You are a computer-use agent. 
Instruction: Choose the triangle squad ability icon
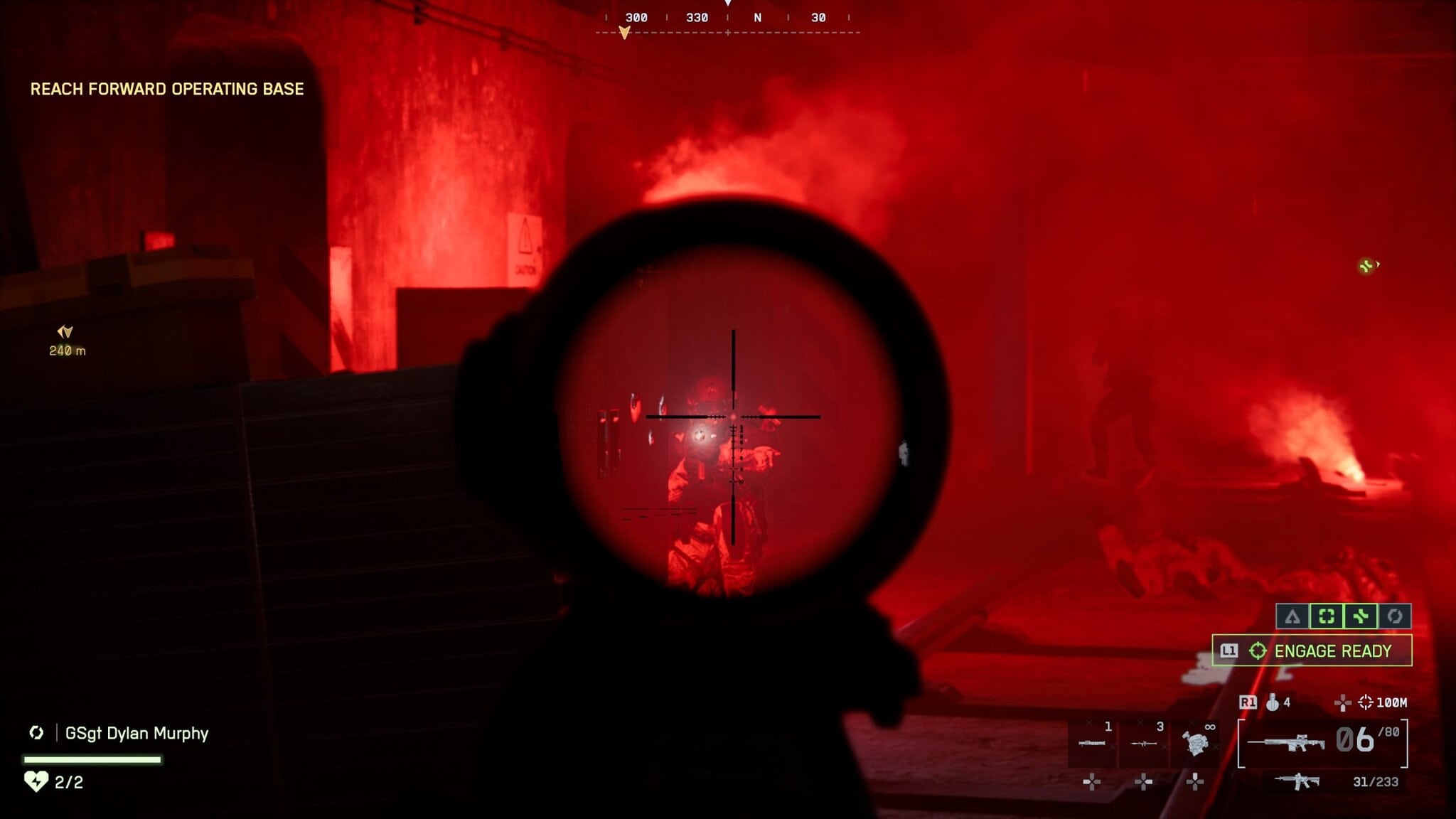click(1292, 616)
